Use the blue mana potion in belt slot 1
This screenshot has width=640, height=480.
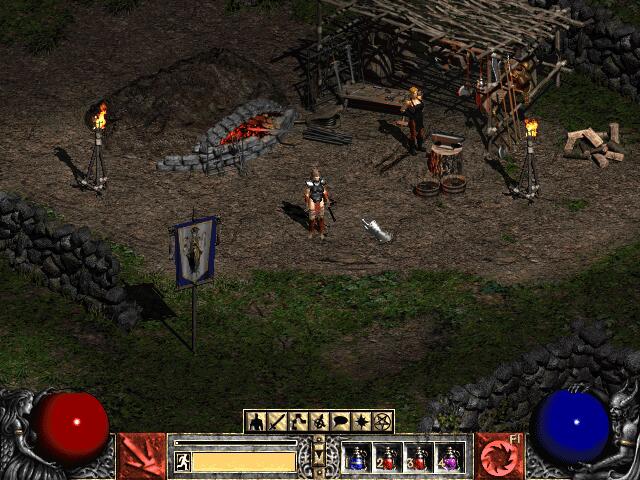coord(358,458)
